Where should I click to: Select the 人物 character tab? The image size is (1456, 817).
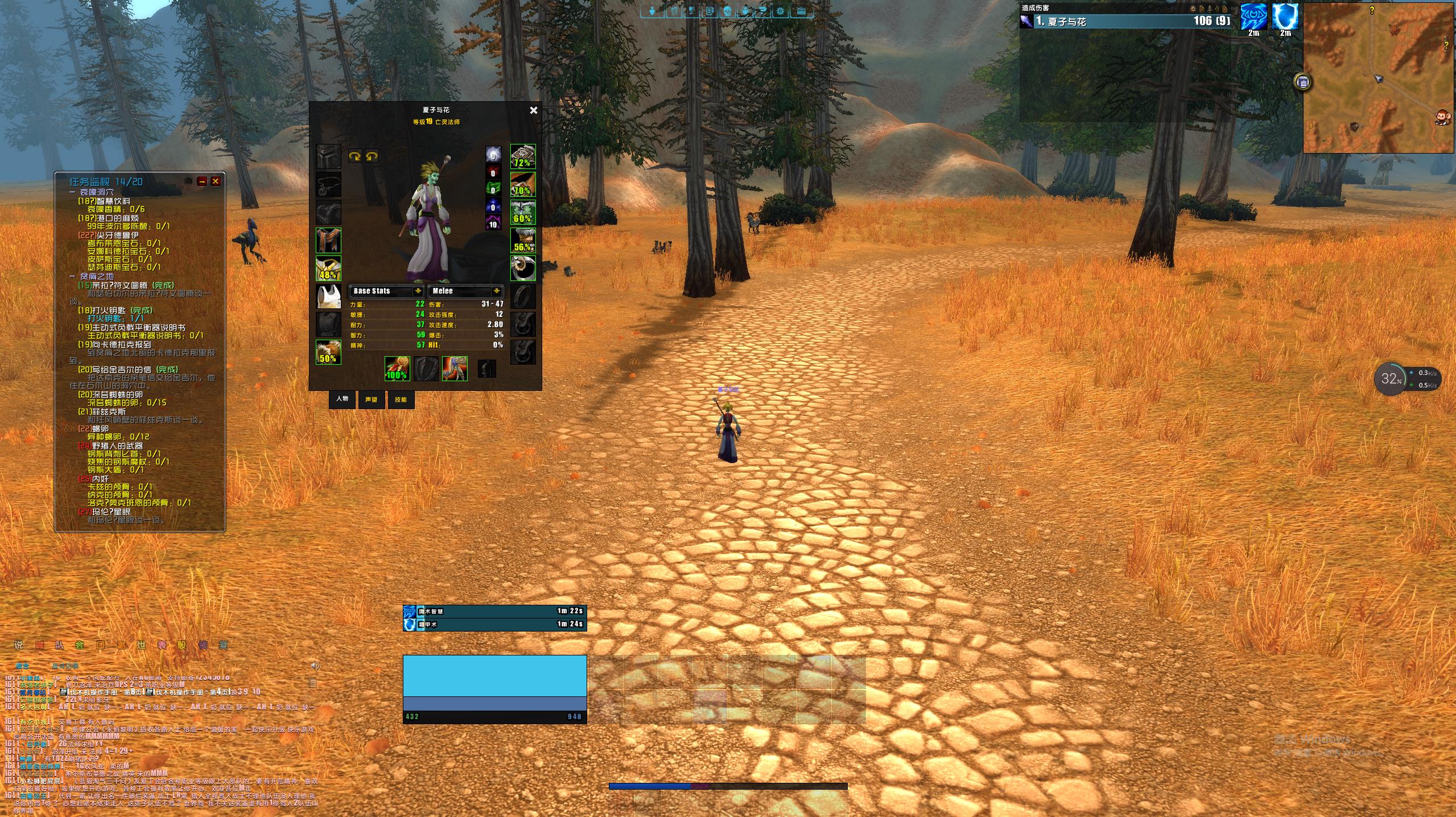[x=342, y=399]
